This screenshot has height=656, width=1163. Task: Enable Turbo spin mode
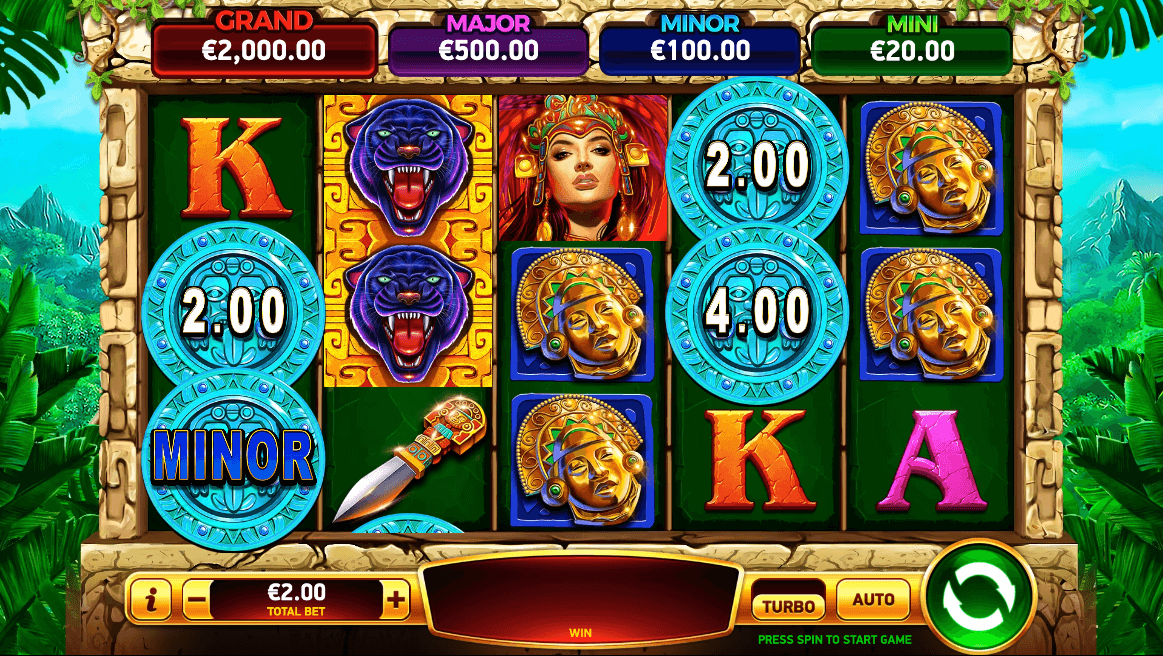(x=788, y=604)
